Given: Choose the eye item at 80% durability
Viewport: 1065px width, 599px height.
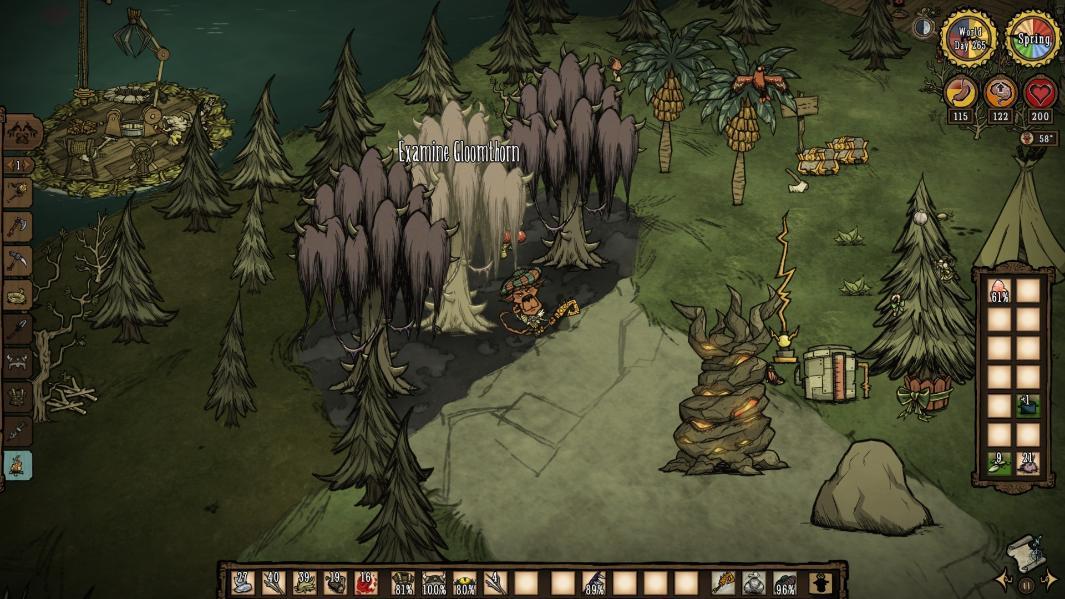Looking at the screenshot, I should pos(464,582).
